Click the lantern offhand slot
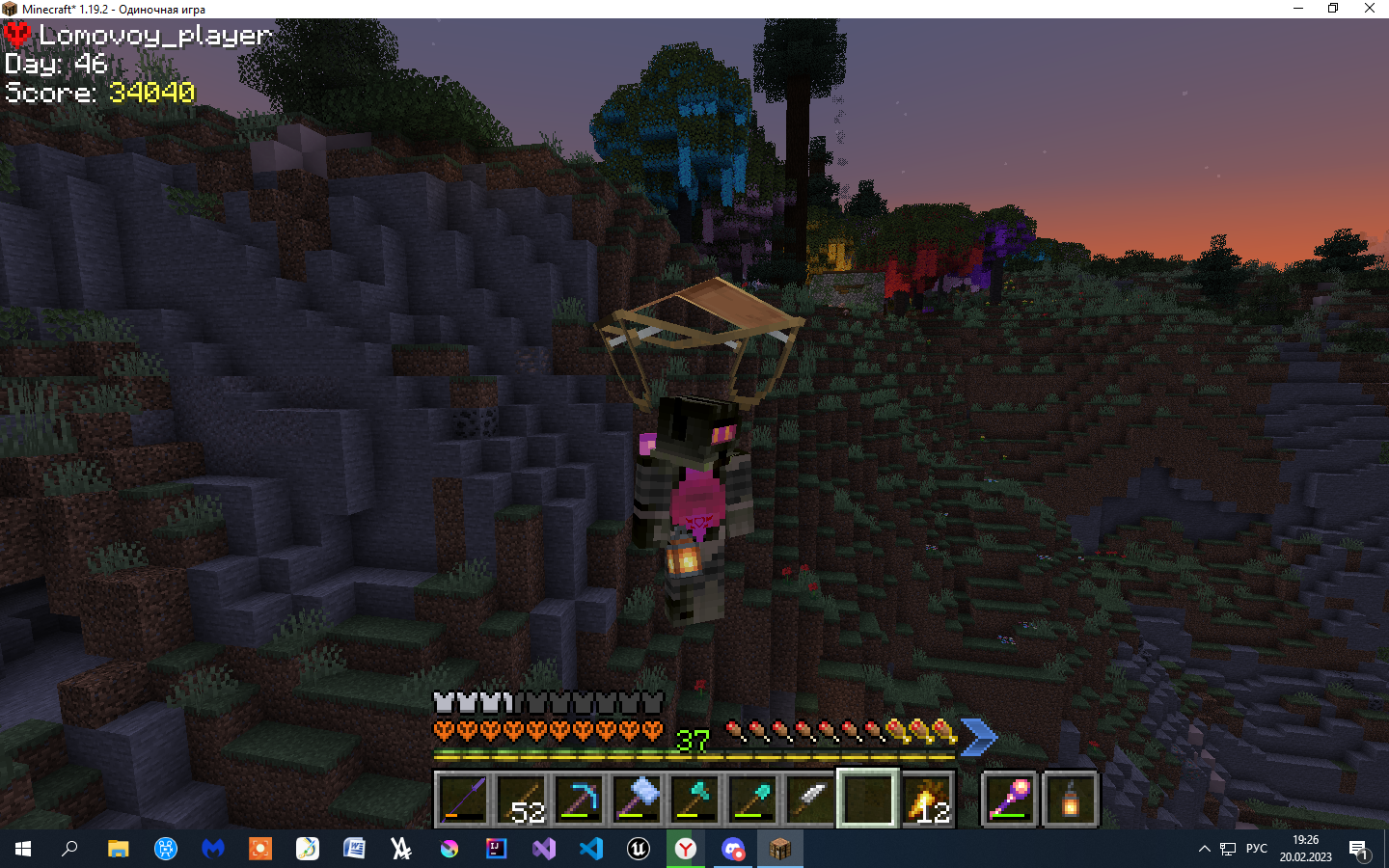Screen dimensions: 1389x868 [1070, 798]
